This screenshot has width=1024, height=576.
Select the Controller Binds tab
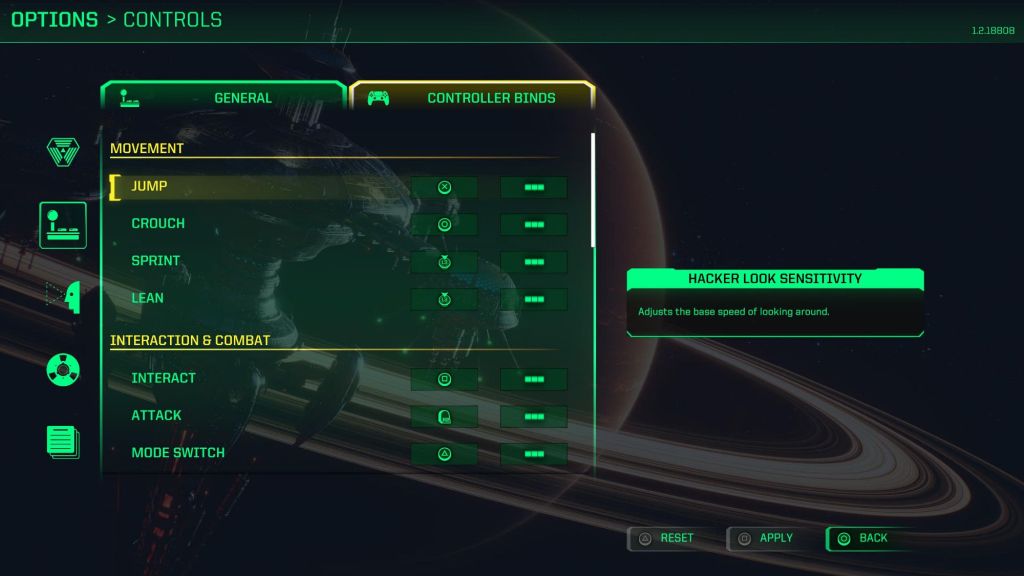click(472, 98)
